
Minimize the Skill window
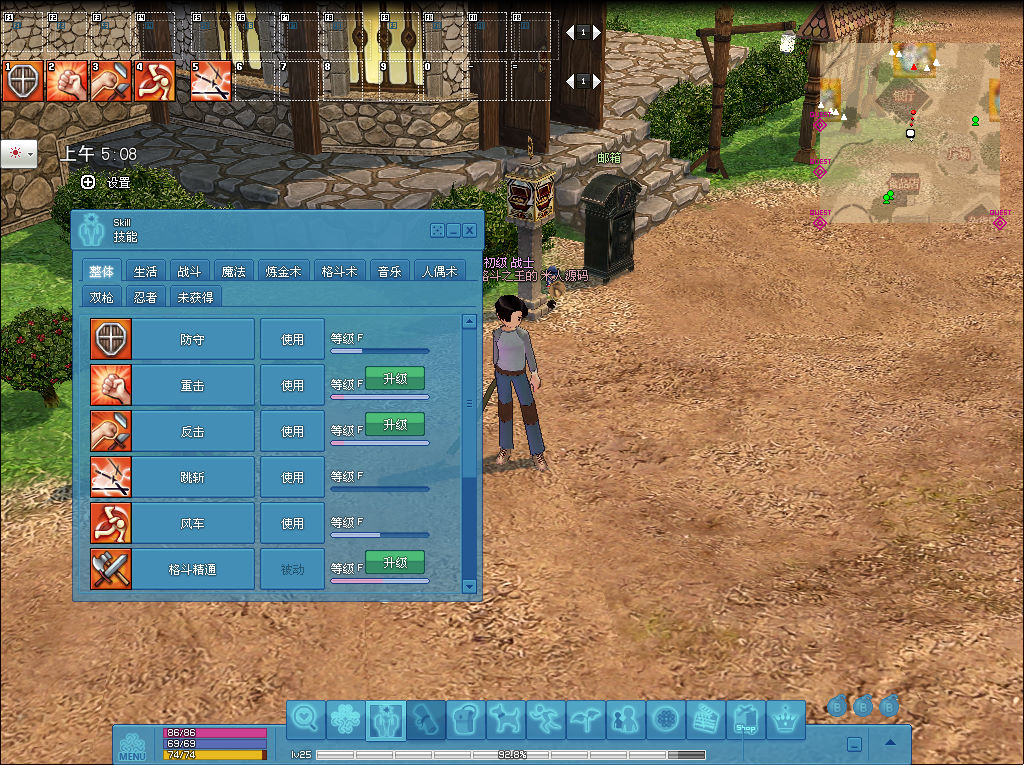pyautogui.click(x=454, y=230)
